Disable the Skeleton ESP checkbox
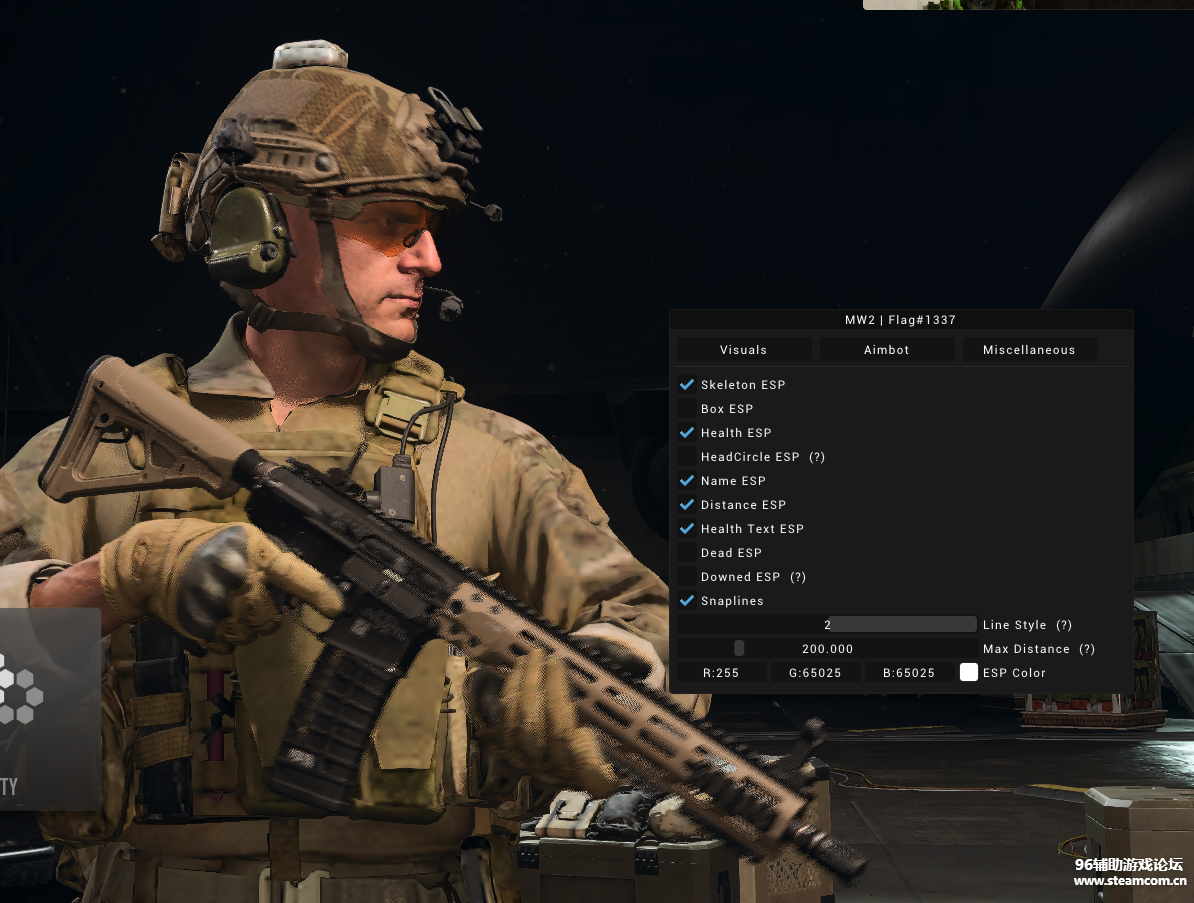Image resolution: width=1194 pixels, height=903 pixels. coord(687,385)
